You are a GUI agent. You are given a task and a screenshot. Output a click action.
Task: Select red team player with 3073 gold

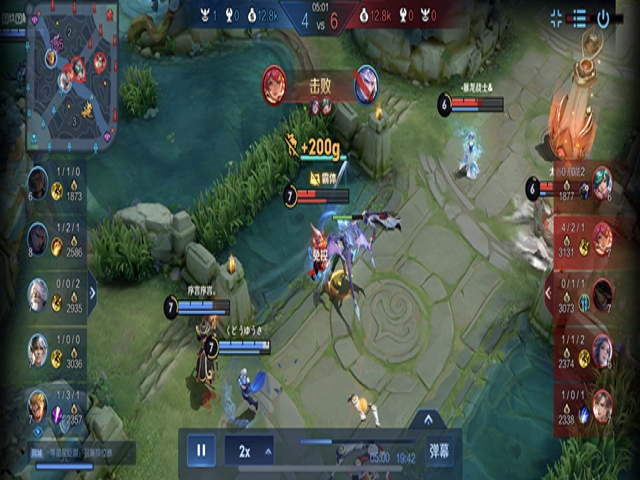pos(602,294)
